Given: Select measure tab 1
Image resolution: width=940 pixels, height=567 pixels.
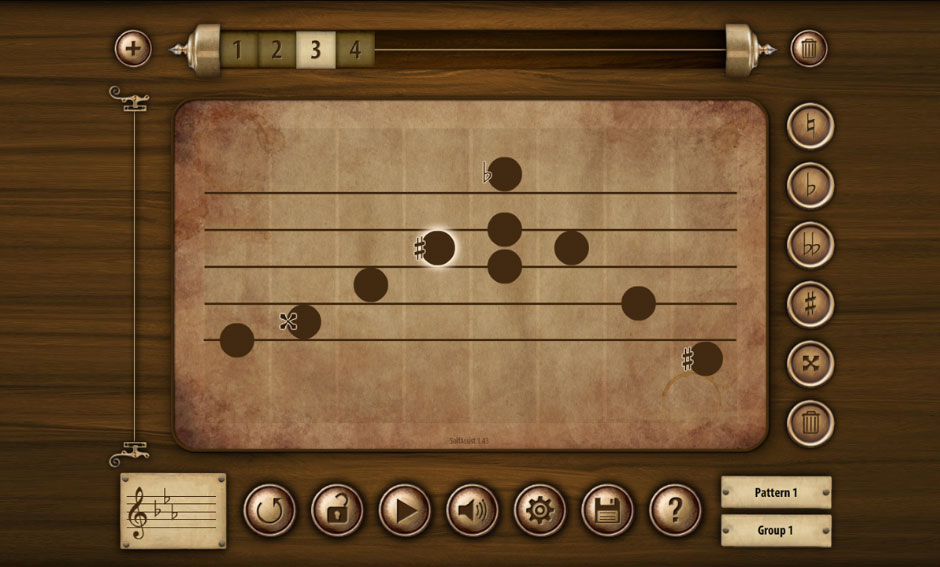Looking at the screenshot, I should pos(237,49).
